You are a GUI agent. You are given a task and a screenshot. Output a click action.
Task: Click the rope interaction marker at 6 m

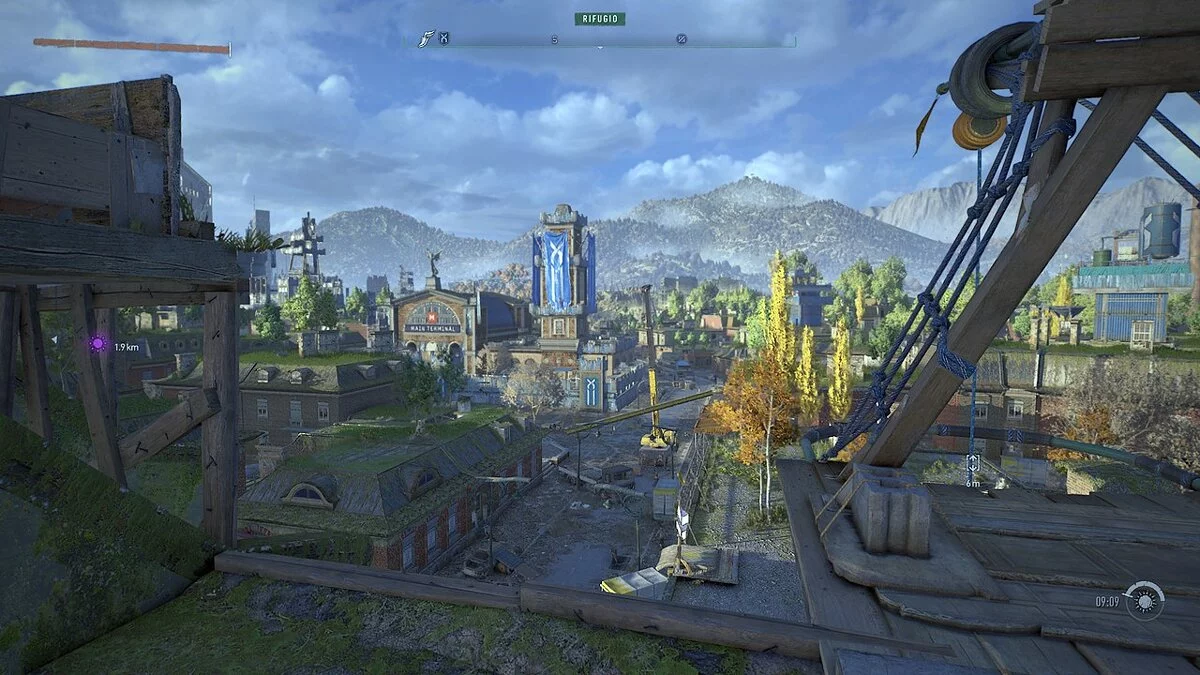point(972,462)
